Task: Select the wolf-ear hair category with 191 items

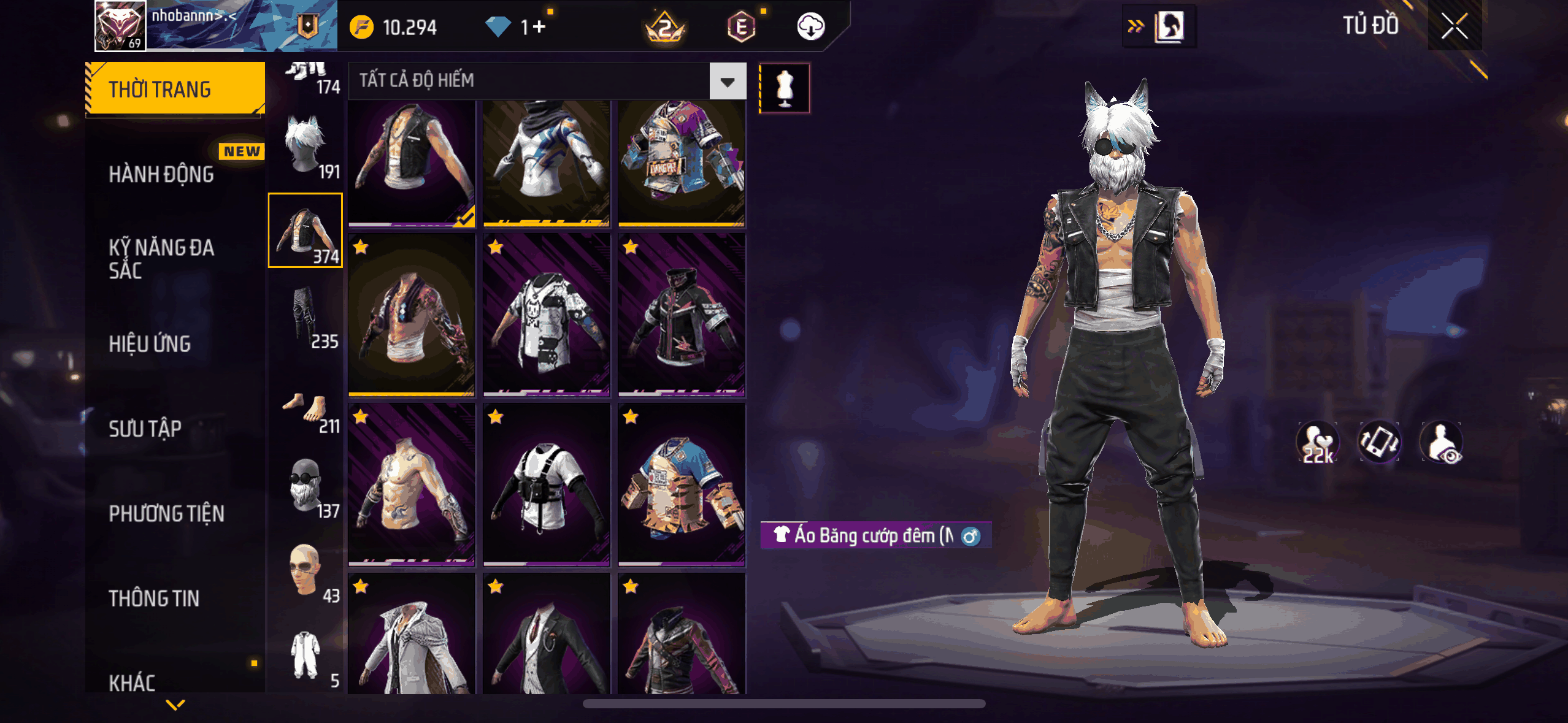Action: pos(306,146)
